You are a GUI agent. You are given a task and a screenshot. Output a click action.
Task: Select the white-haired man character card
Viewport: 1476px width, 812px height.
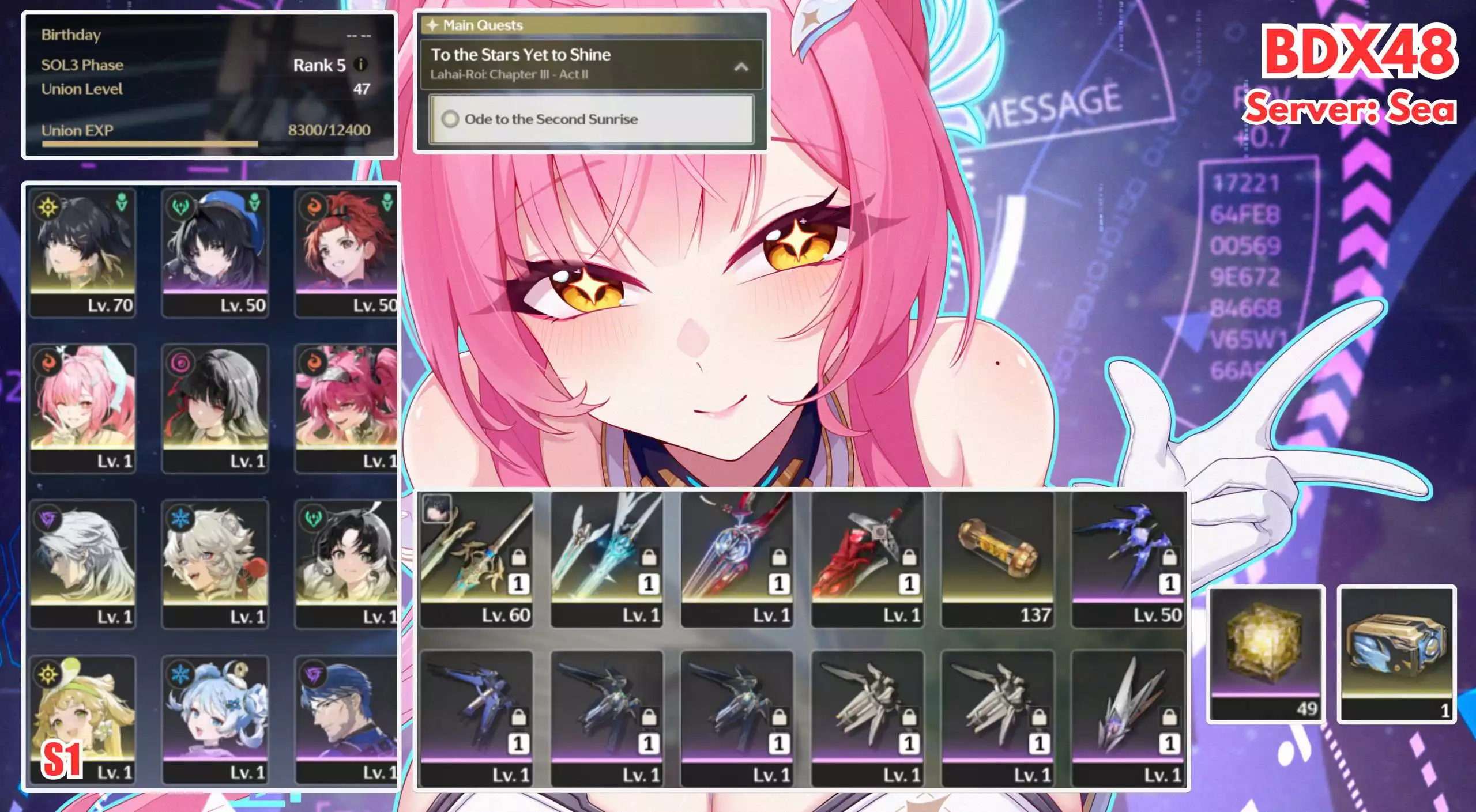pos(82,564)
